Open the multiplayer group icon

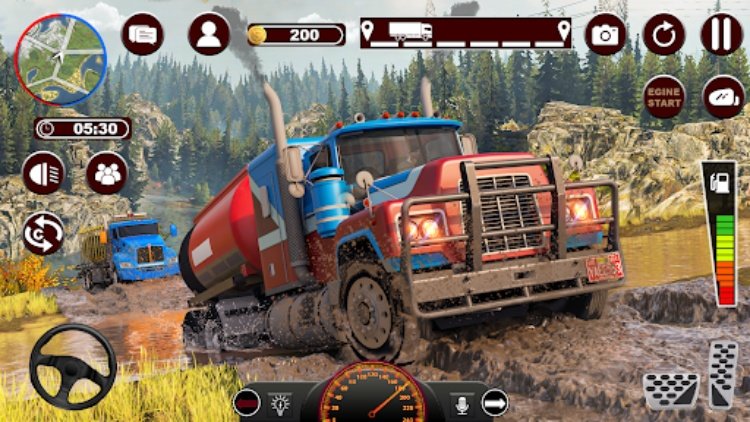pos(106,173)
